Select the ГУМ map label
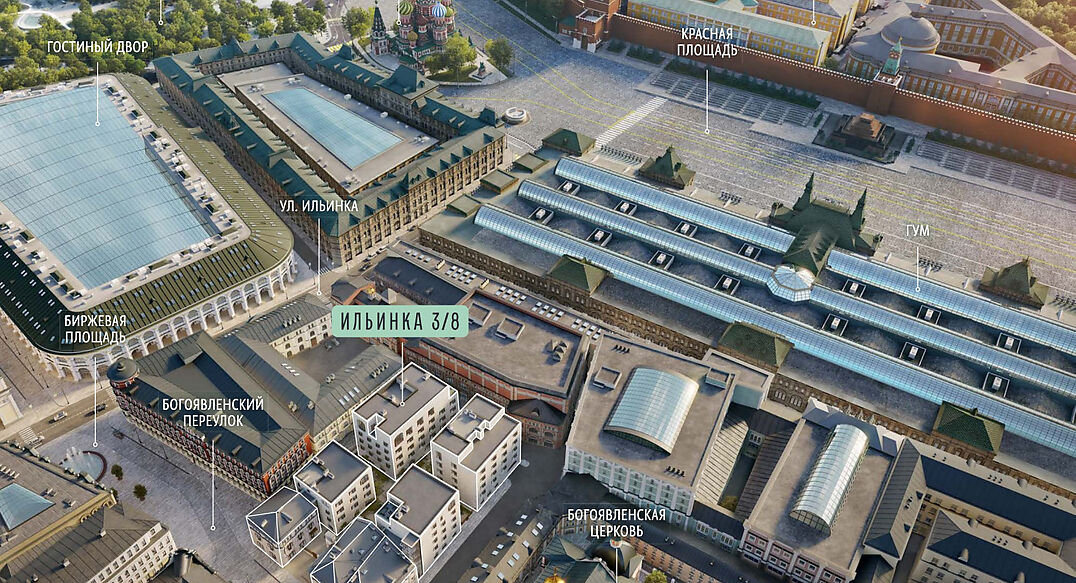Image resolution: width=1076 pixels, height=583 pixels. tap(917, 231)
